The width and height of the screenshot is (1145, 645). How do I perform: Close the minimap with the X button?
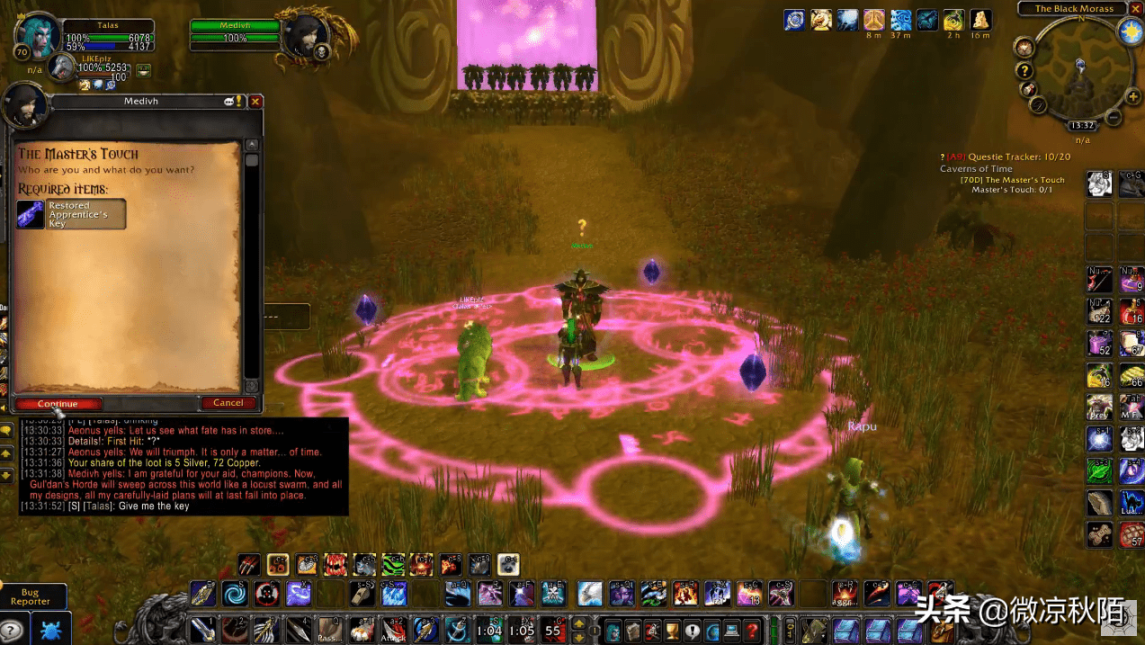[1136, 8]
